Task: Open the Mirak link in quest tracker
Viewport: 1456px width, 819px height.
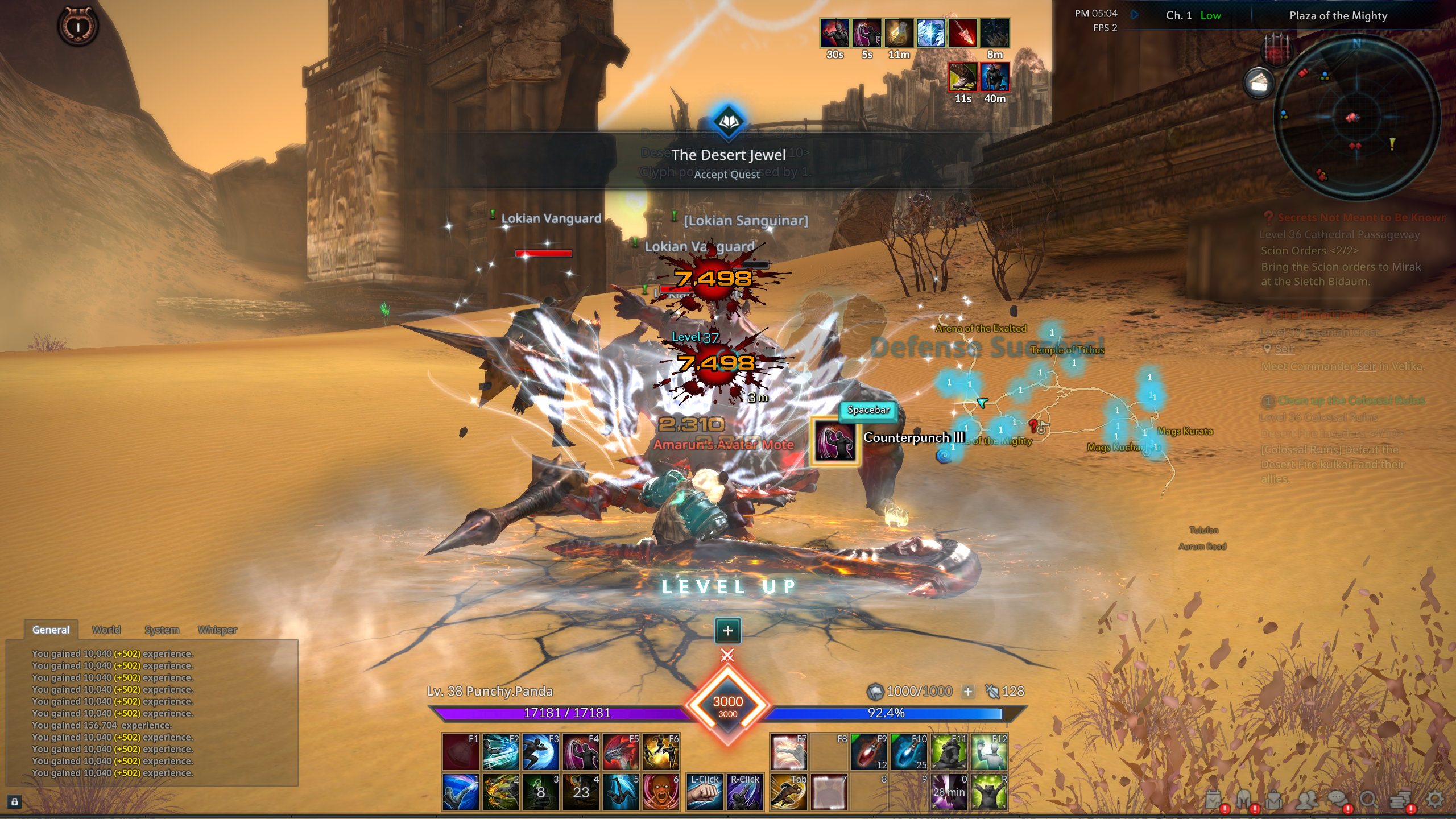Action: (x=1406, y=267)
